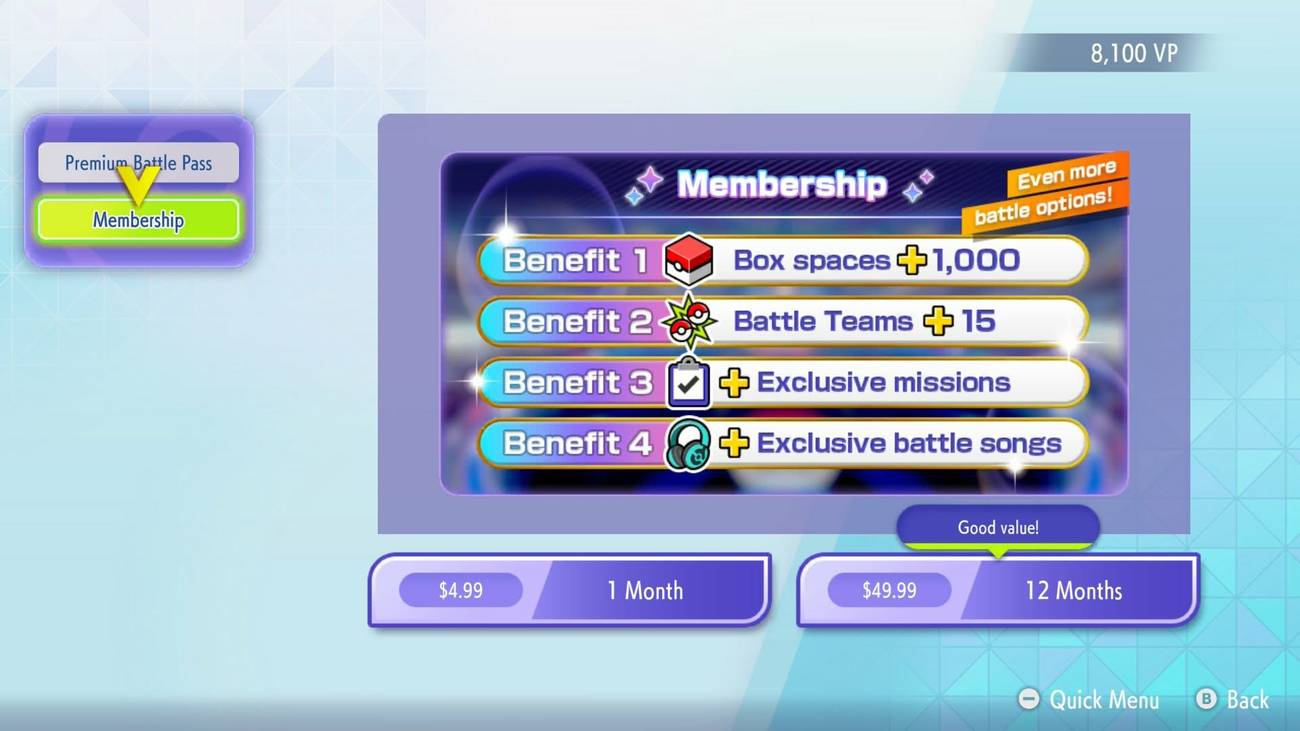Click the headphones battle songs icon
This screenshot has width=1300, height=731.
[689, 443]
